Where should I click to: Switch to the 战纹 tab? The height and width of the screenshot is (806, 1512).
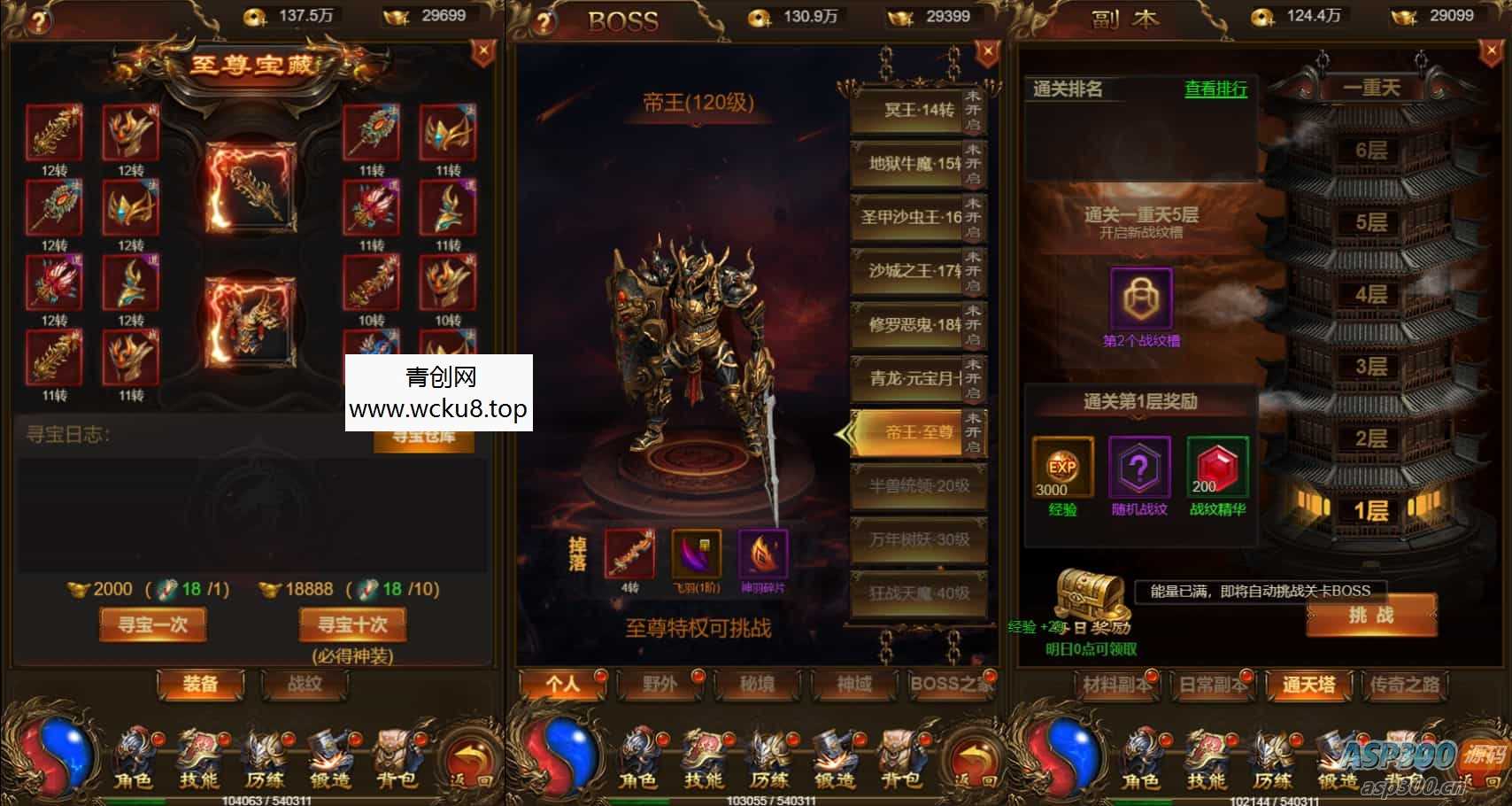305,686
